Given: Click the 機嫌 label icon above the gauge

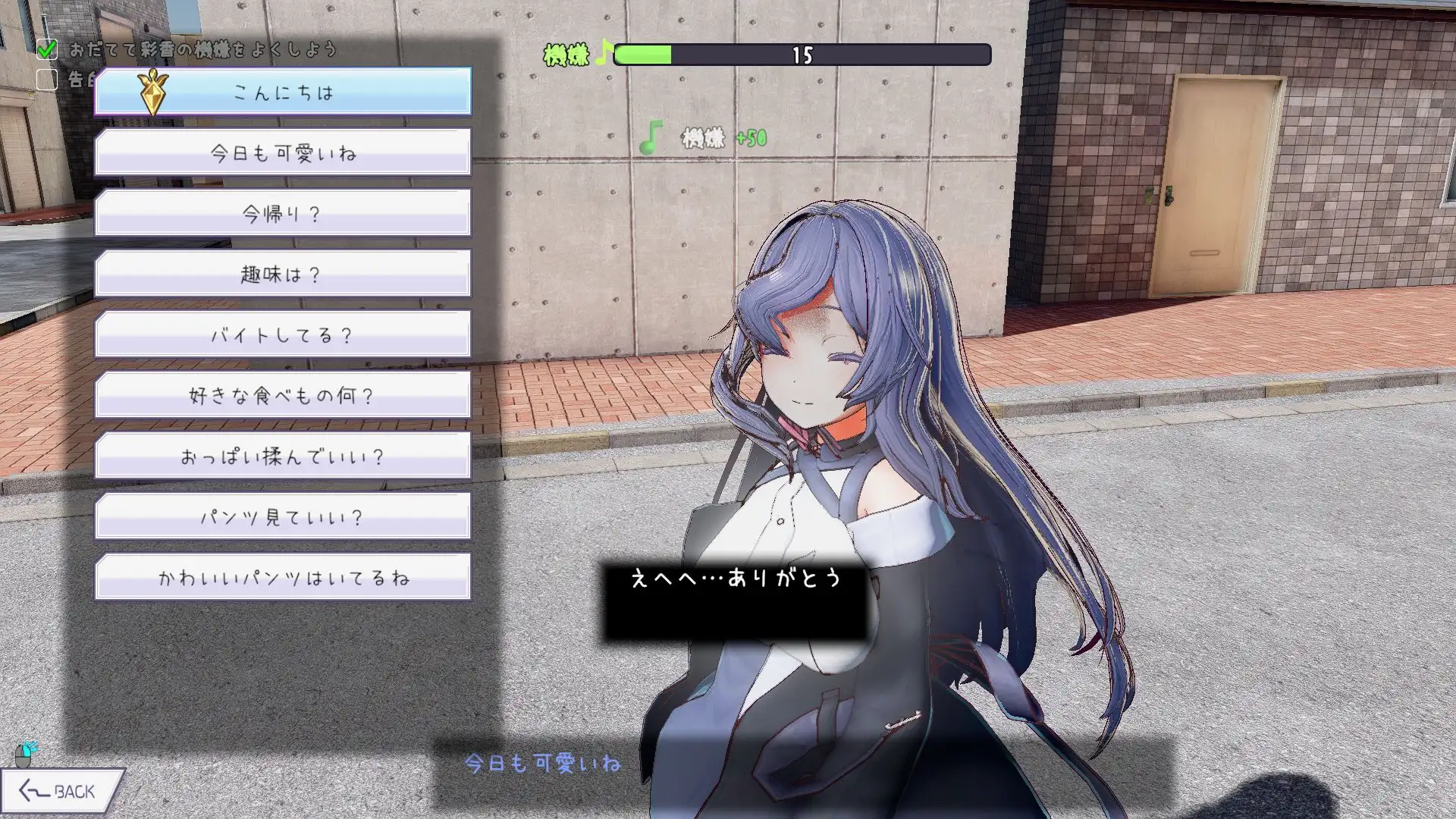Looking at the screenshot, I should (565, 53).
